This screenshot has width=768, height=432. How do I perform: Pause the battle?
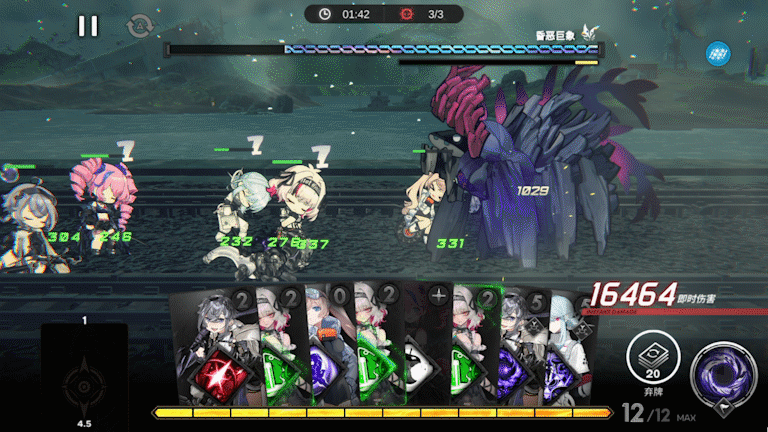88,26
